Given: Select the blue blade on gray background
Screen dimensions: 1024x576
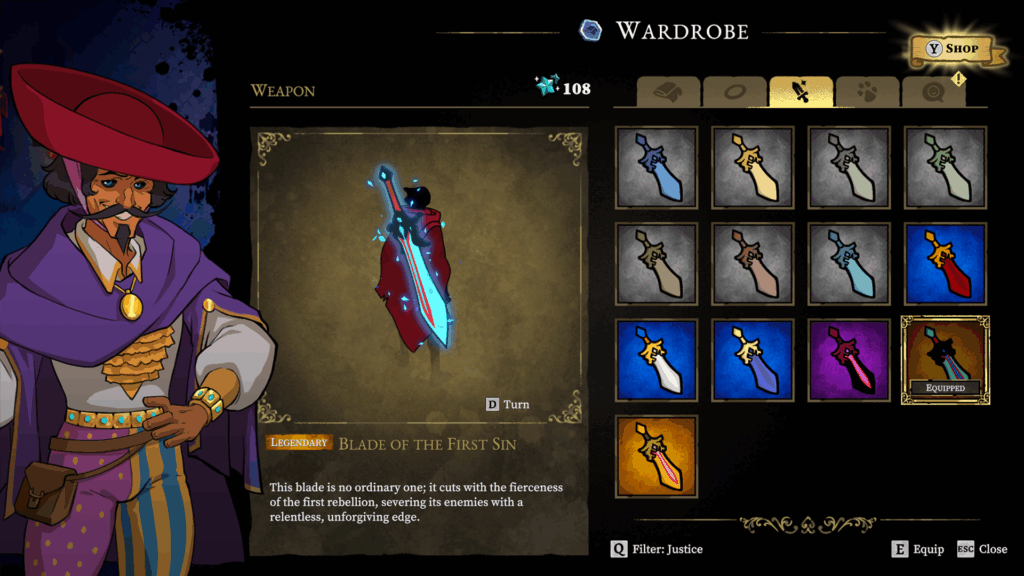Looking at the screenshot, I should 656,167.
